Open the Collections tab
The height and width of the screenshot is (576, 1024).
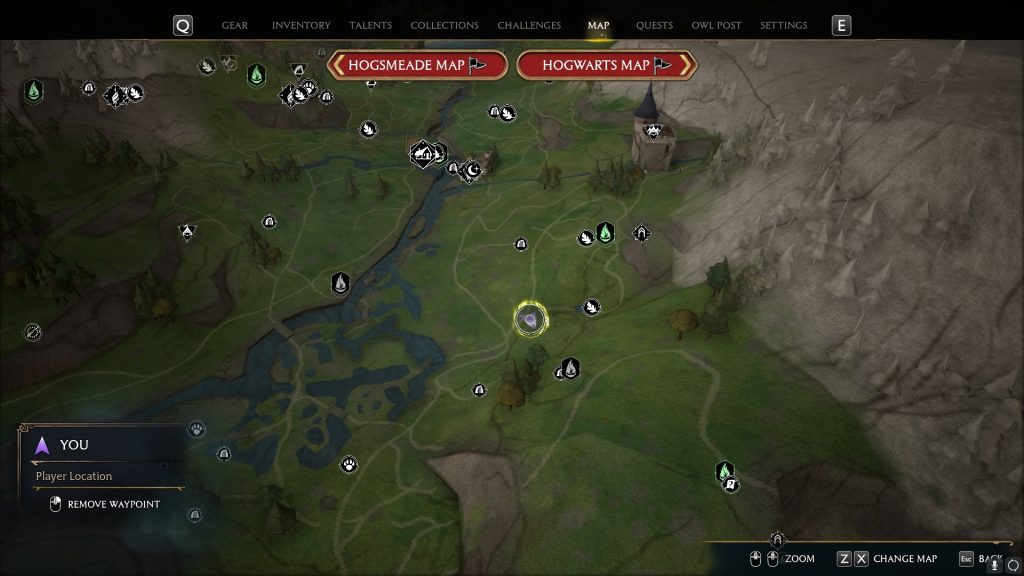click(444, 25)
